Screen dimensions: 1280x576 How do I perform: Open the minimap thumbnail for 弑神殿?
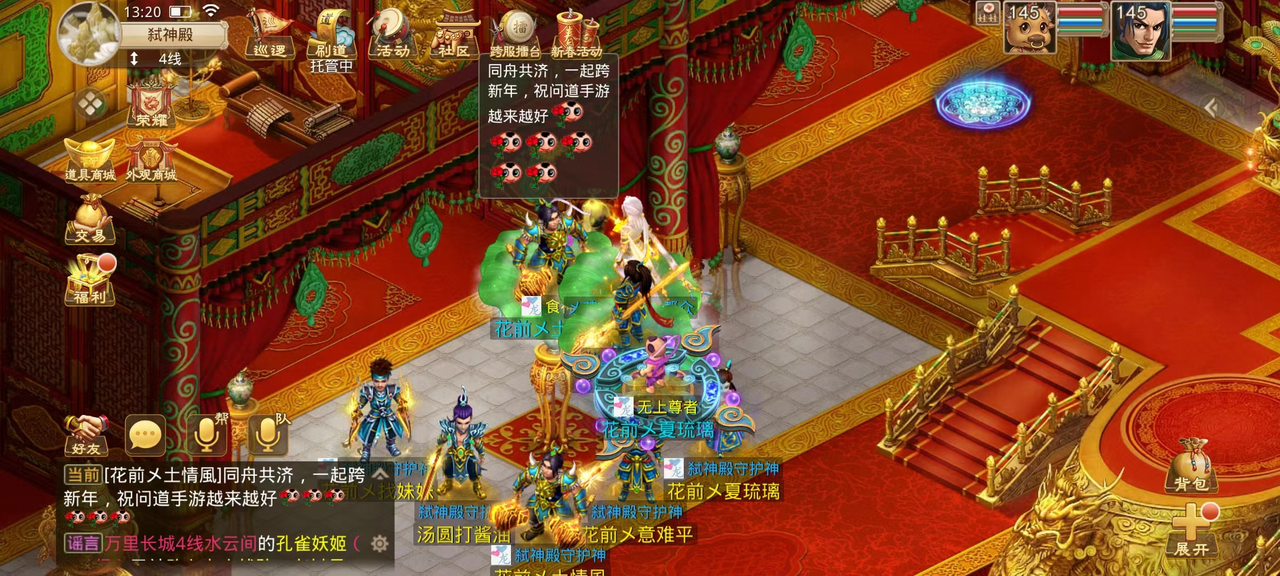pyautogui.click(x=89, y=33)
